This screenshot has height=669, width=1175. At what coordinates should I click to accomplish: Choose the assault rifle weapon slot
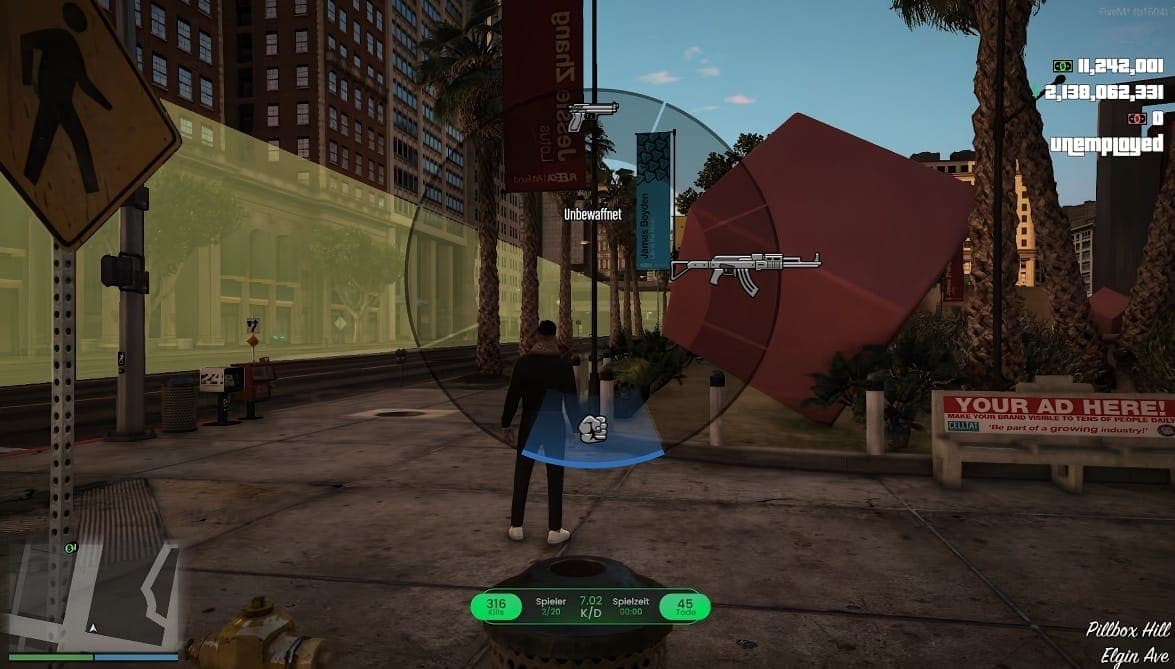tap(745, 268)
